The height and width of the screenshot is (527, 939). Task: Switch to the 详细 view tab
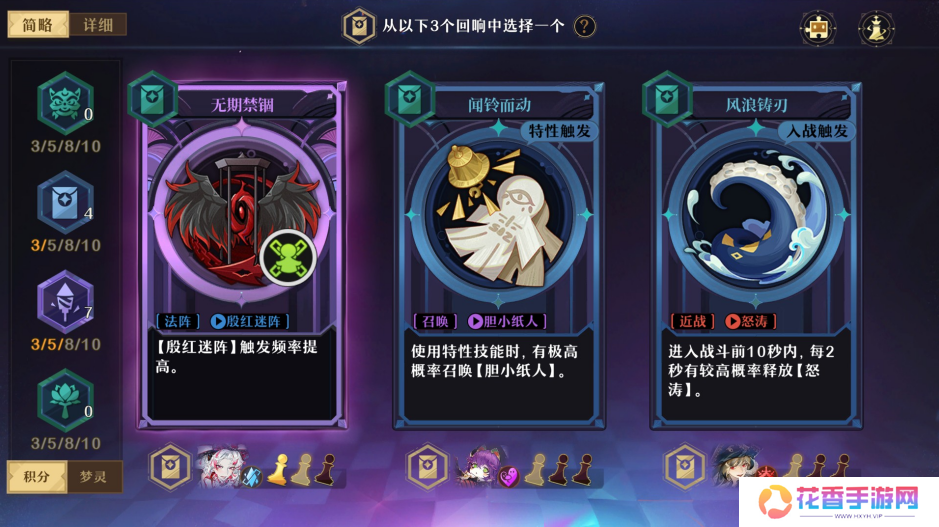click(97, 25)
